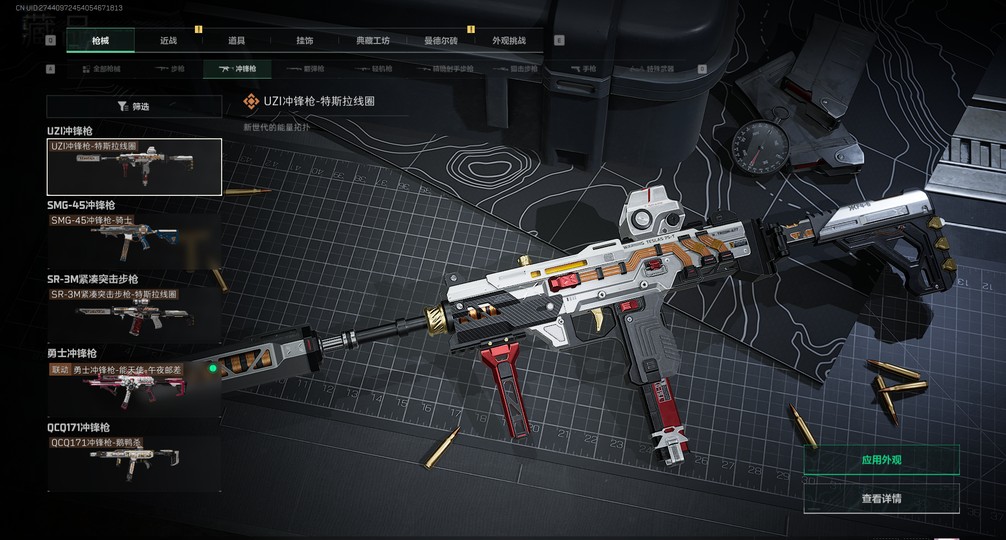This screenshot has width=1006, height=540.
Task: Go to the 挂饰 (Charms) tab
Action: [304, 40]
